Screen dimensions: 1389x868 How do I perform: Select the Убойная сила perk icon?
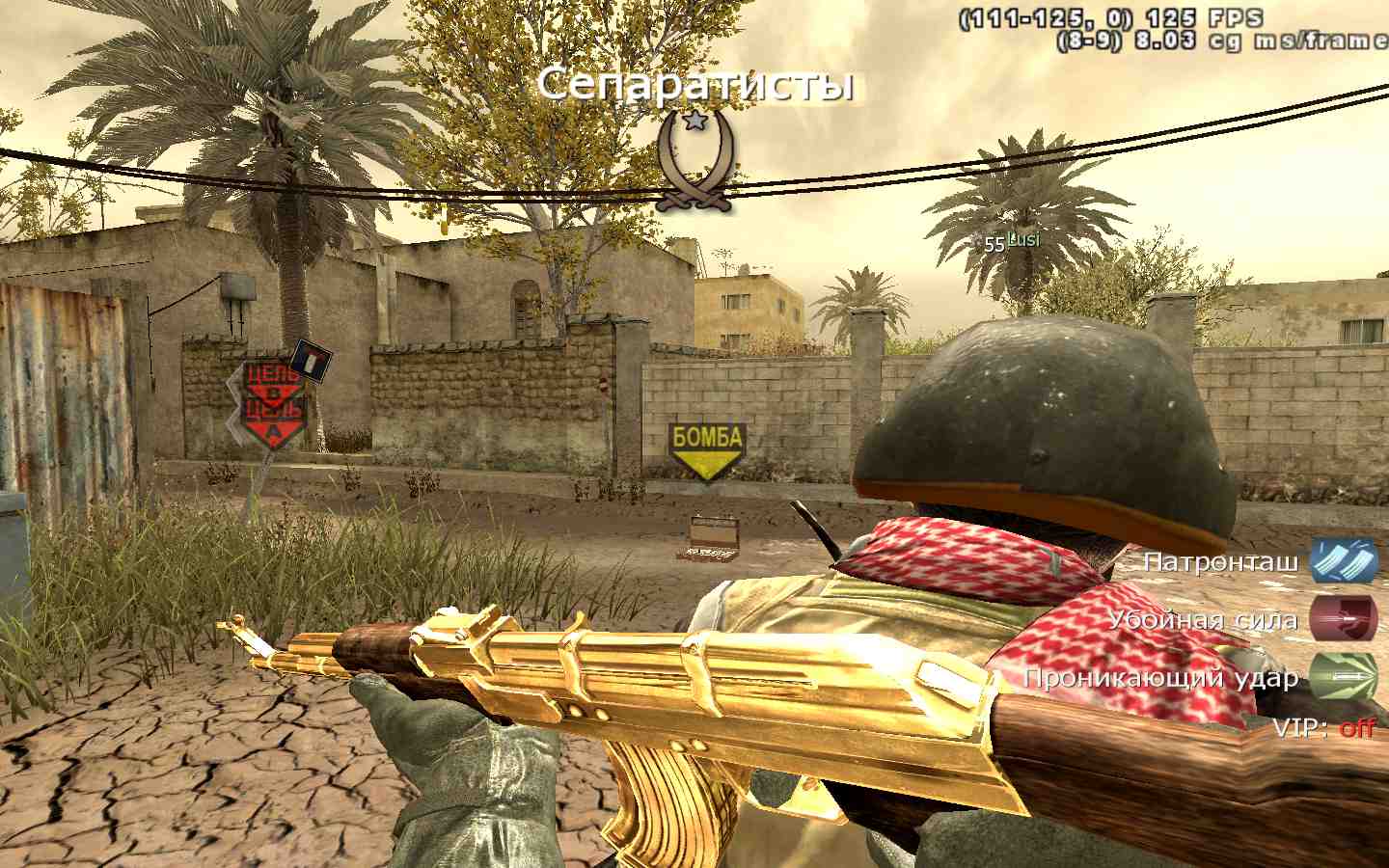tap(1343, 619)
